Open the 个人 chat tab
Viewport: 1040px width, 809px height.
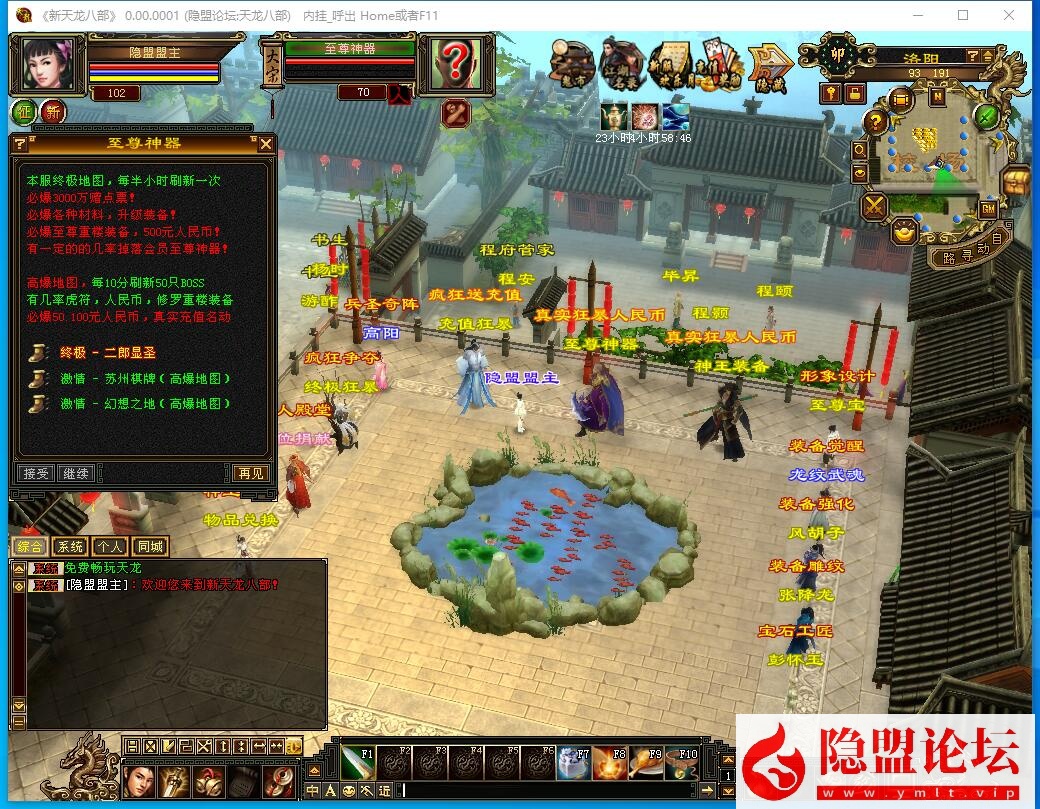click(x=109, y=547)
